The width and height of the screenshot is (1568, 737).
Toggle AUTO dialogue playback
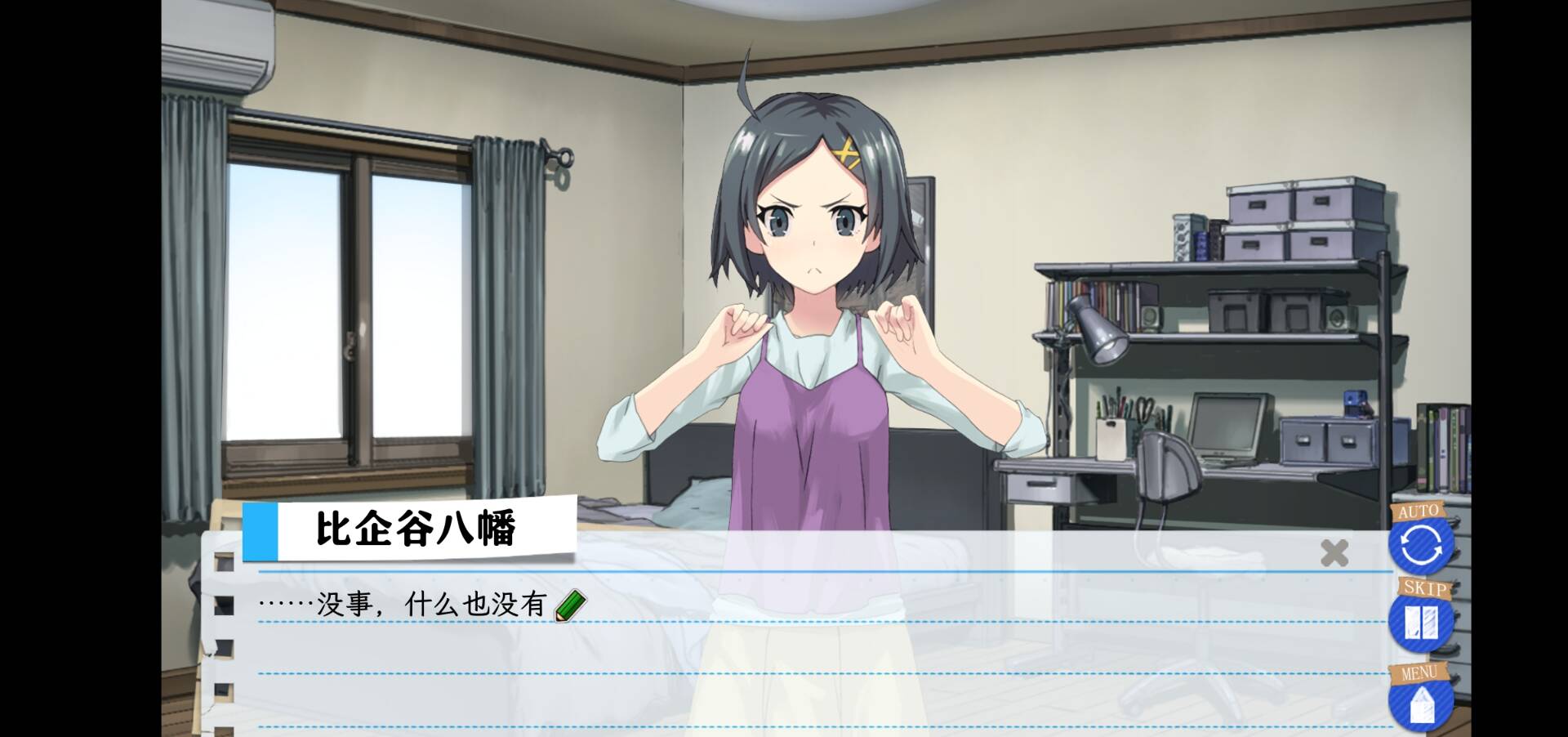[x=1421, y=543]
